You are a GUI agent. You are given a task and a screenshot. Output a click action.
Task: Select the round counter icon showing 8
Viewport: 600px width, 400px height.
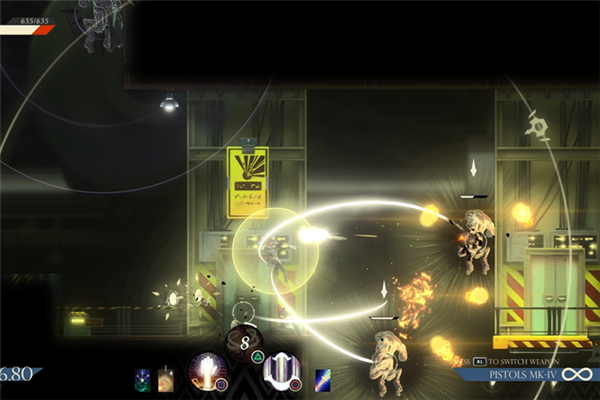[x=245, y=343]
